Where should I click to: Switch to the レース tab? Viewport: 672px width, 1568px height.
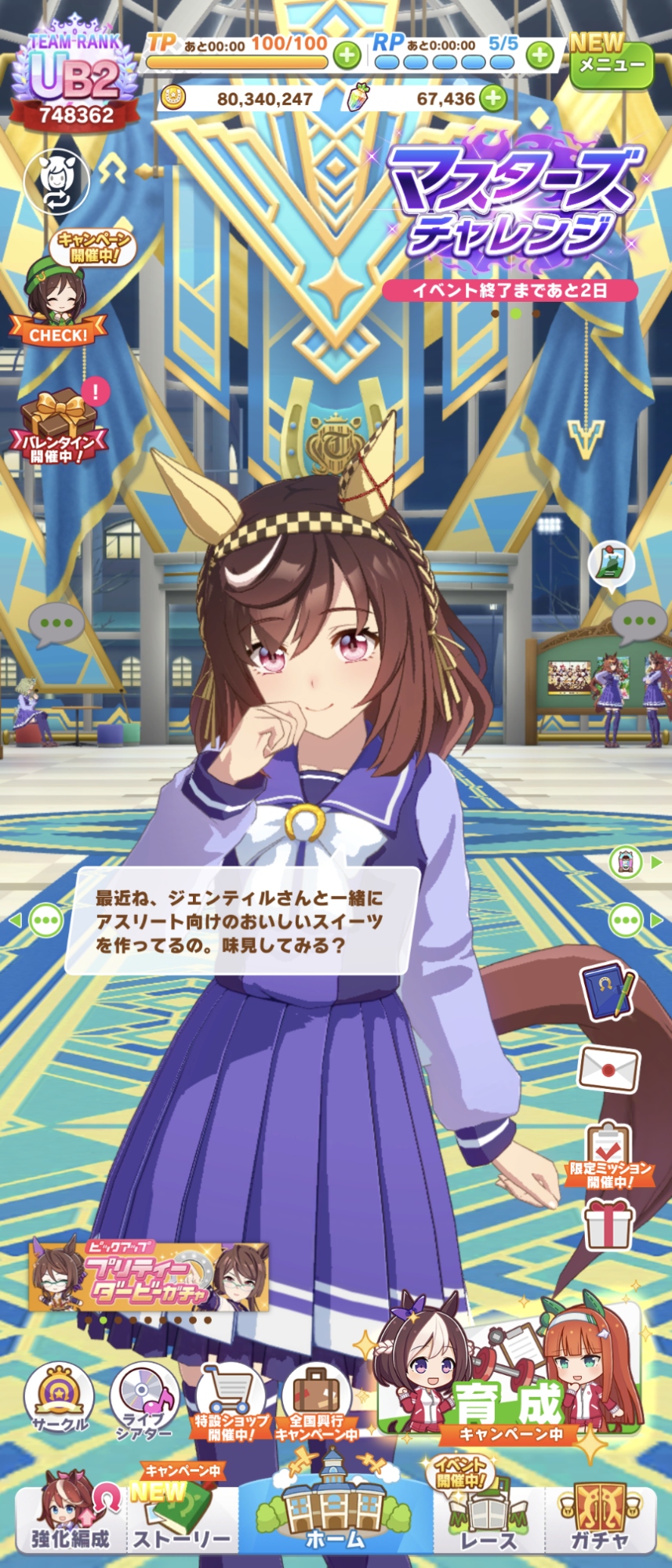489,1521
